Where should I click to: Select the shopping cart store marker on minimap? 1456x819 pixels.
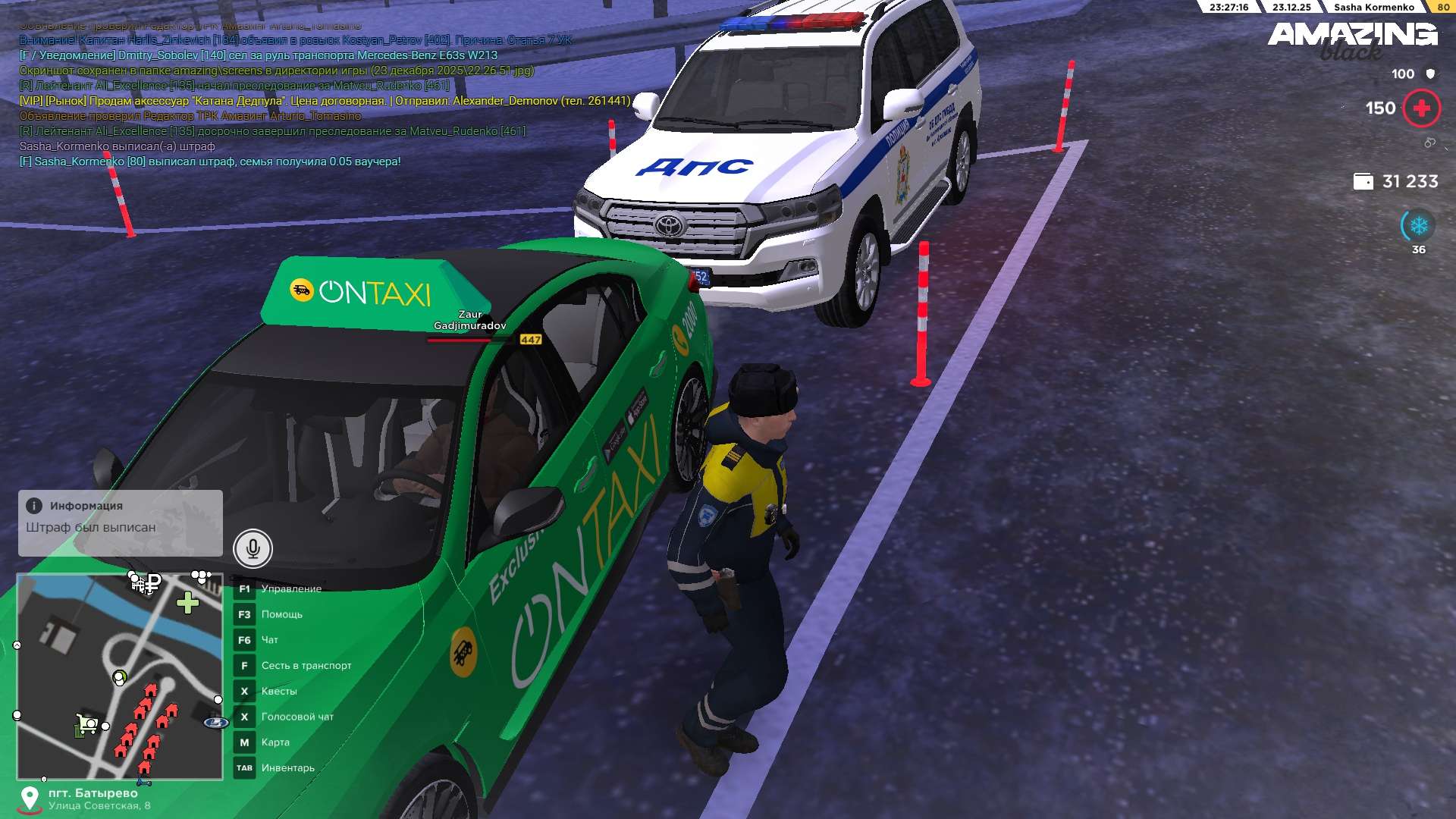coord(87,723)
